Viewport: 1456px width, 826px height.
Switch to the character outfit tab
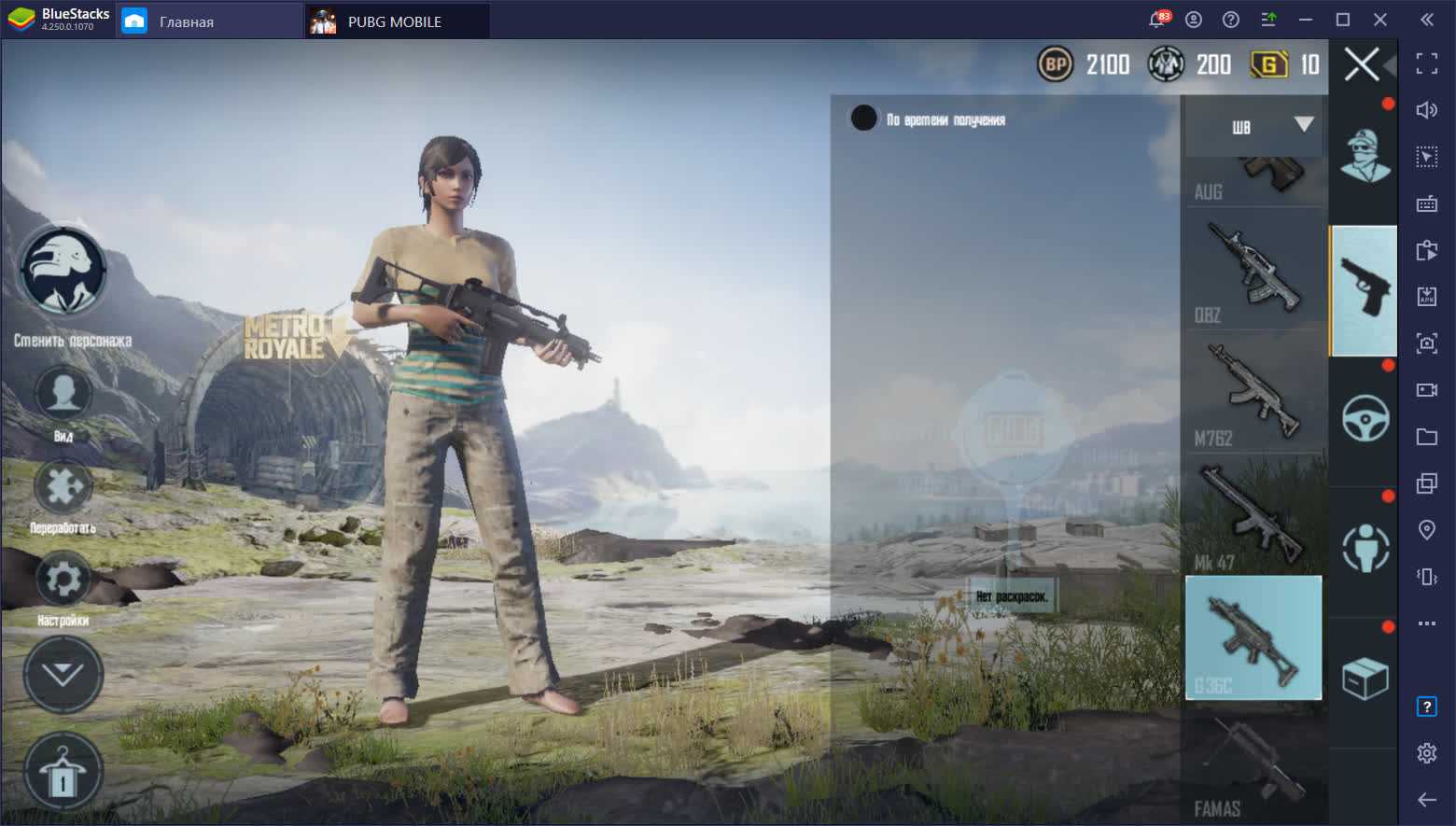pos(1364,157)
